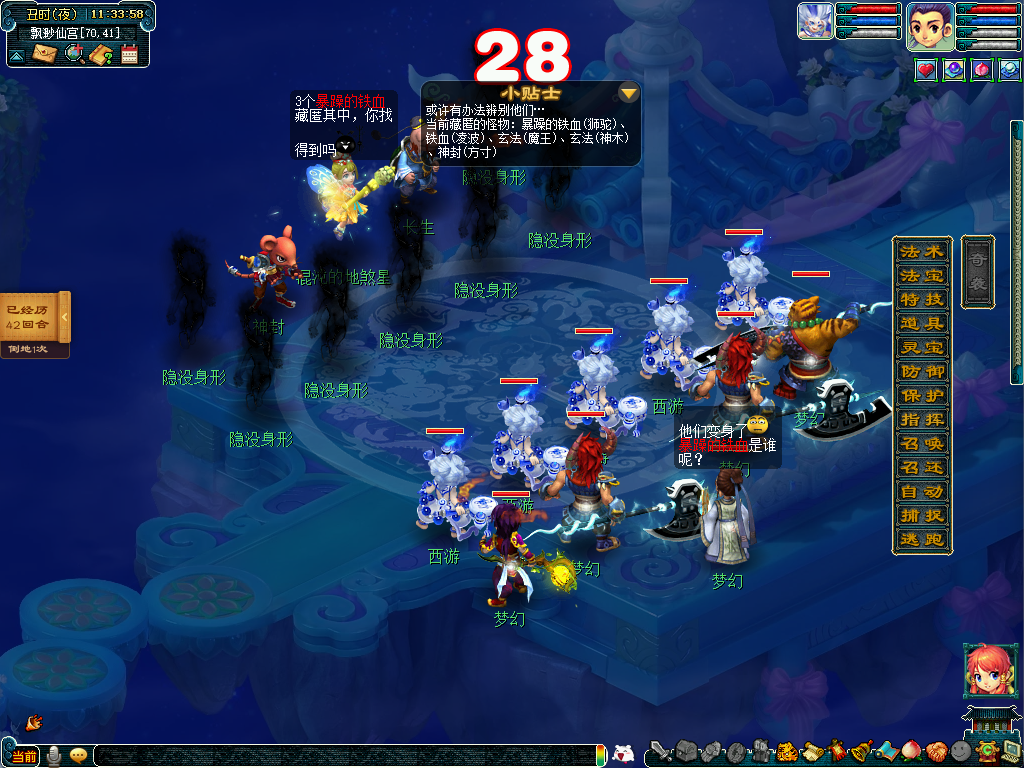The width and height of the screenshot is (1024, 768).
Task: Click the white-haired pet portrait
Action: pos(815,21)
